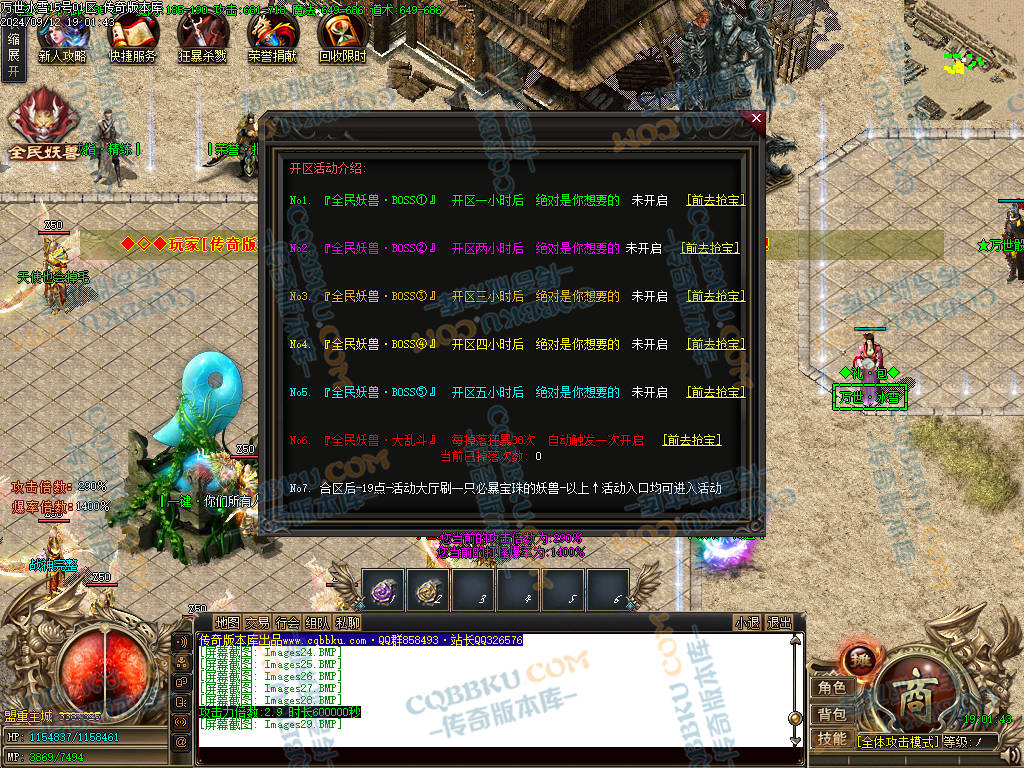This screenshot has height=768, width=1024.
Task: Click the 退出 exit button
Action: 779,622
